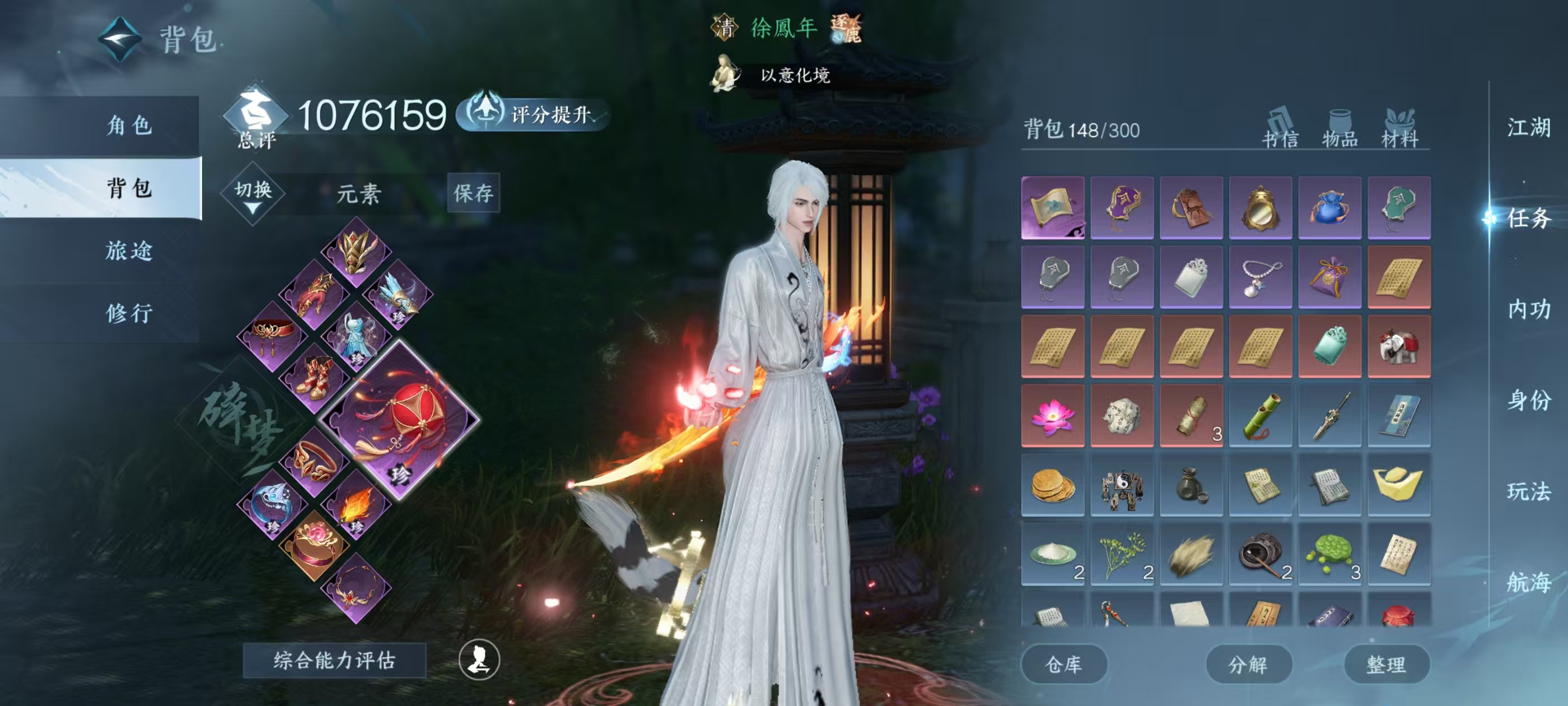Sort the bag with 整理
Image resolution: width=1568 pixels, height=706 pixels.
pyautogui.click(x=1387, y=664)
